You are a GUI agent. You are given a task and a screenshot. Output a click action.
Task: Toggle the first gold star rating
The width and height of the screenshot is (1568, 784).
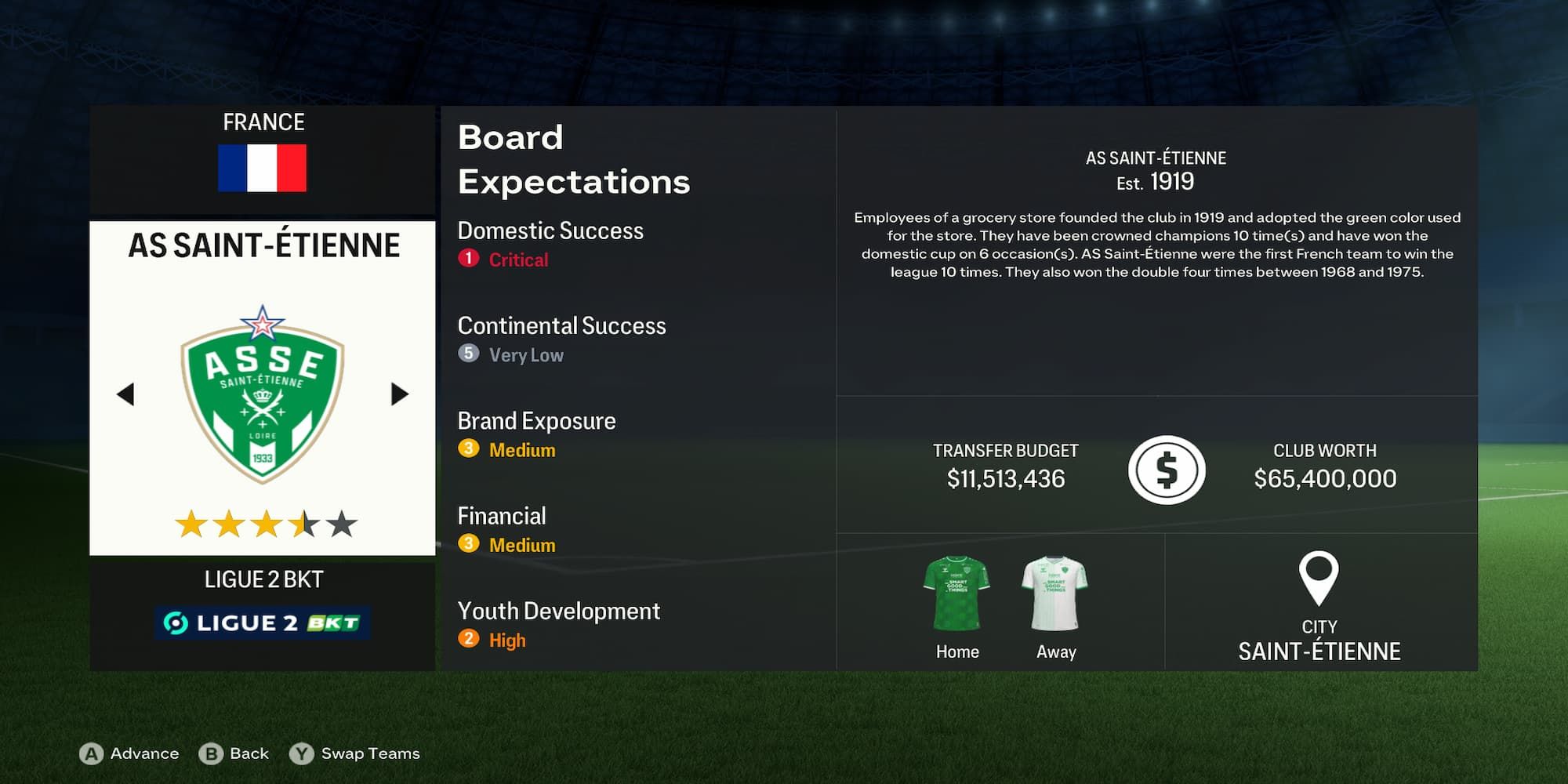coord(192,519)
